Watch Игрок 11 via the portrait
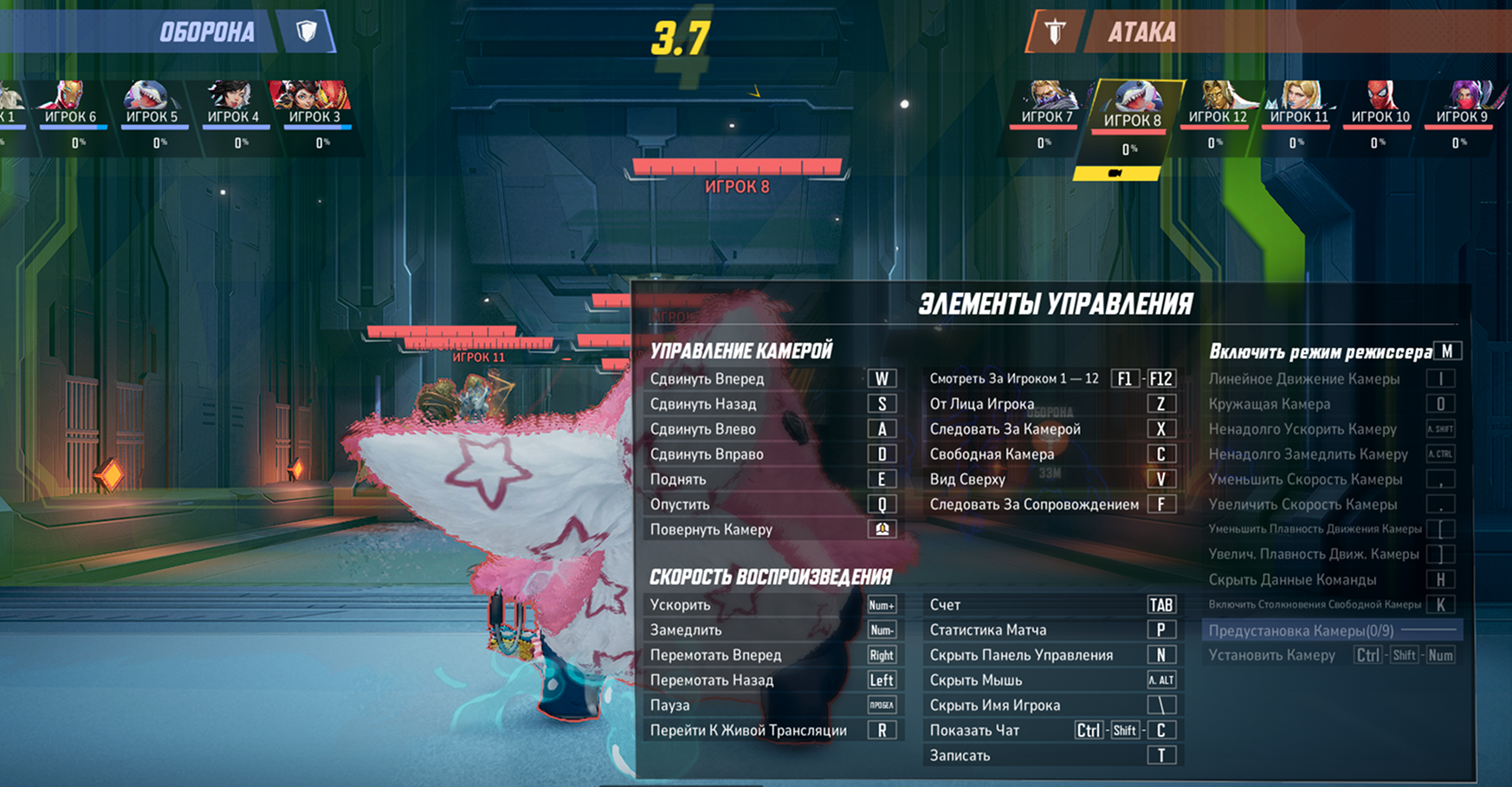The width and height of the screenshot is (1512, 787). coord(1298,102)
